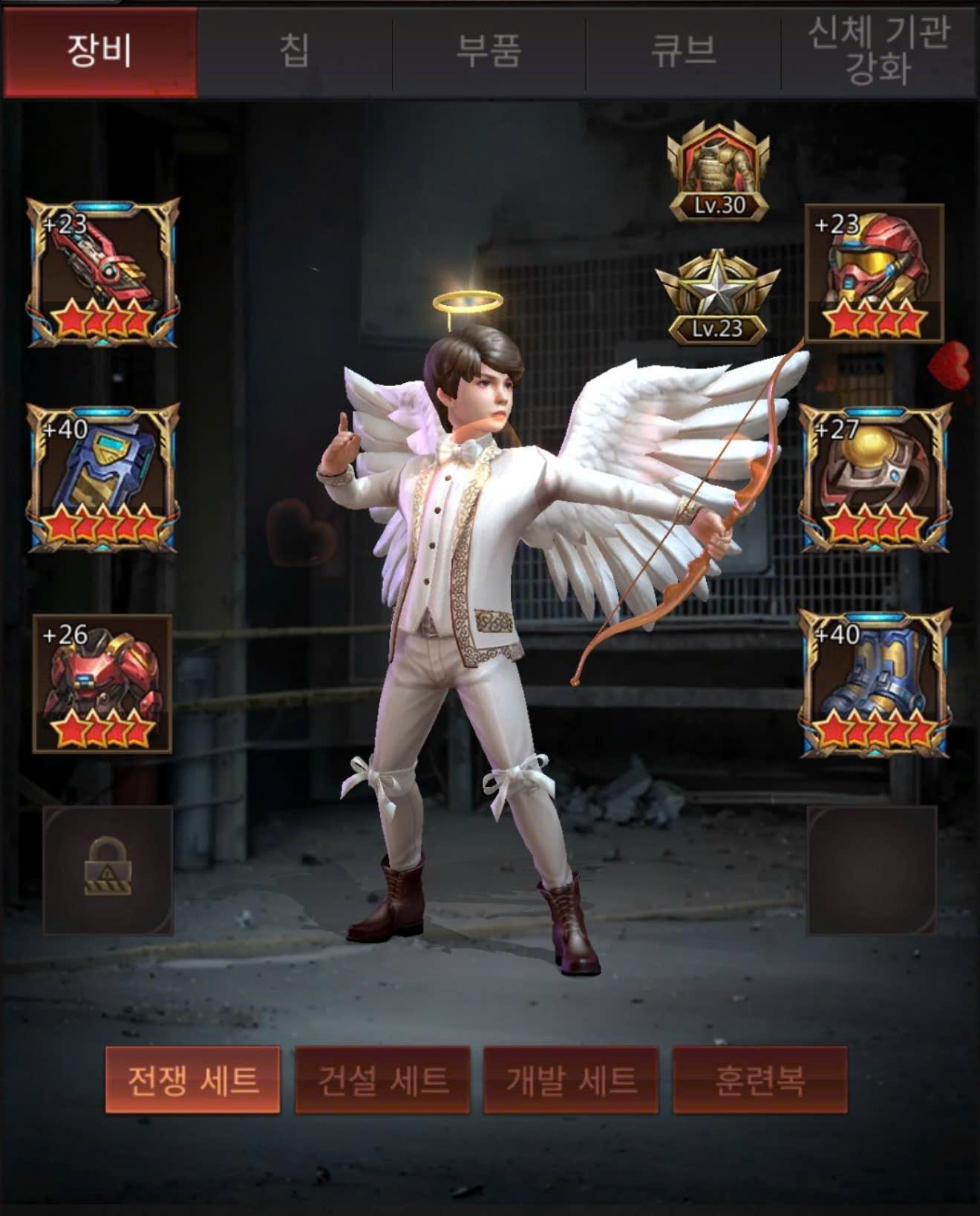Select the empty bottom-right equipment slot
The height and width of the screenshot is (1216, 980).
point(872,869)
